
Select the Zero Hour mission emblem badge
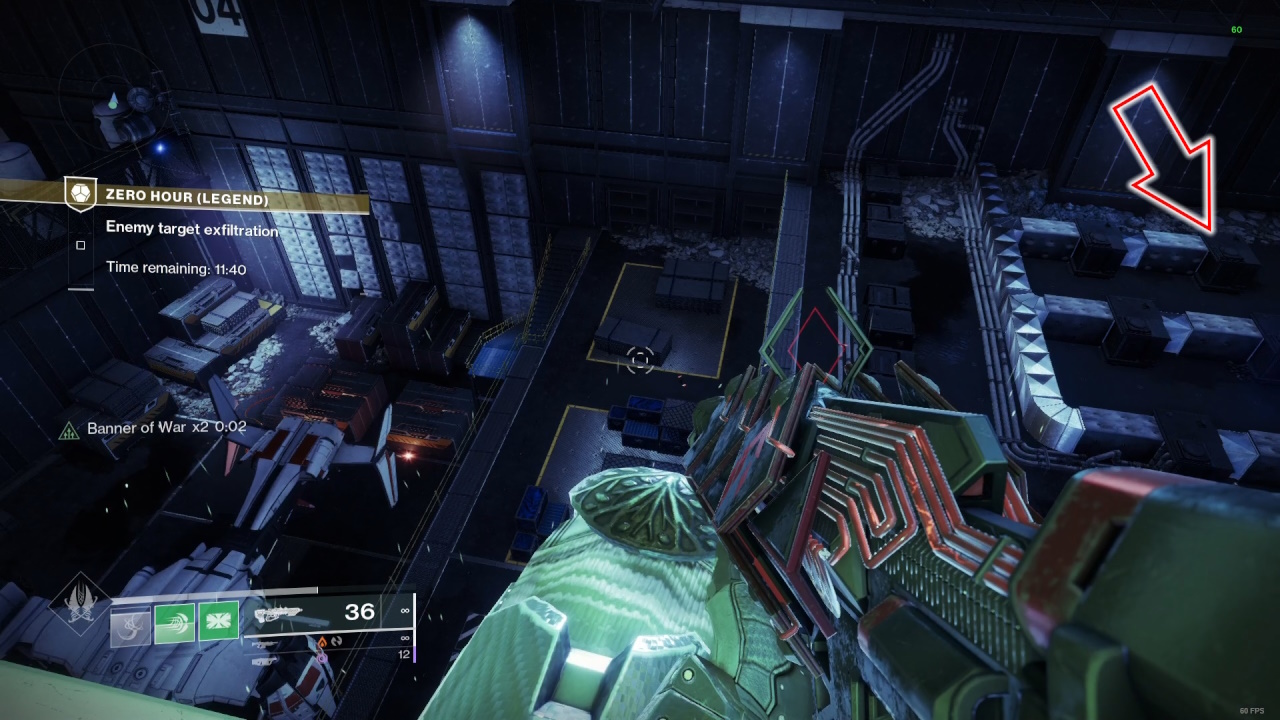click(x=79, y=194)
